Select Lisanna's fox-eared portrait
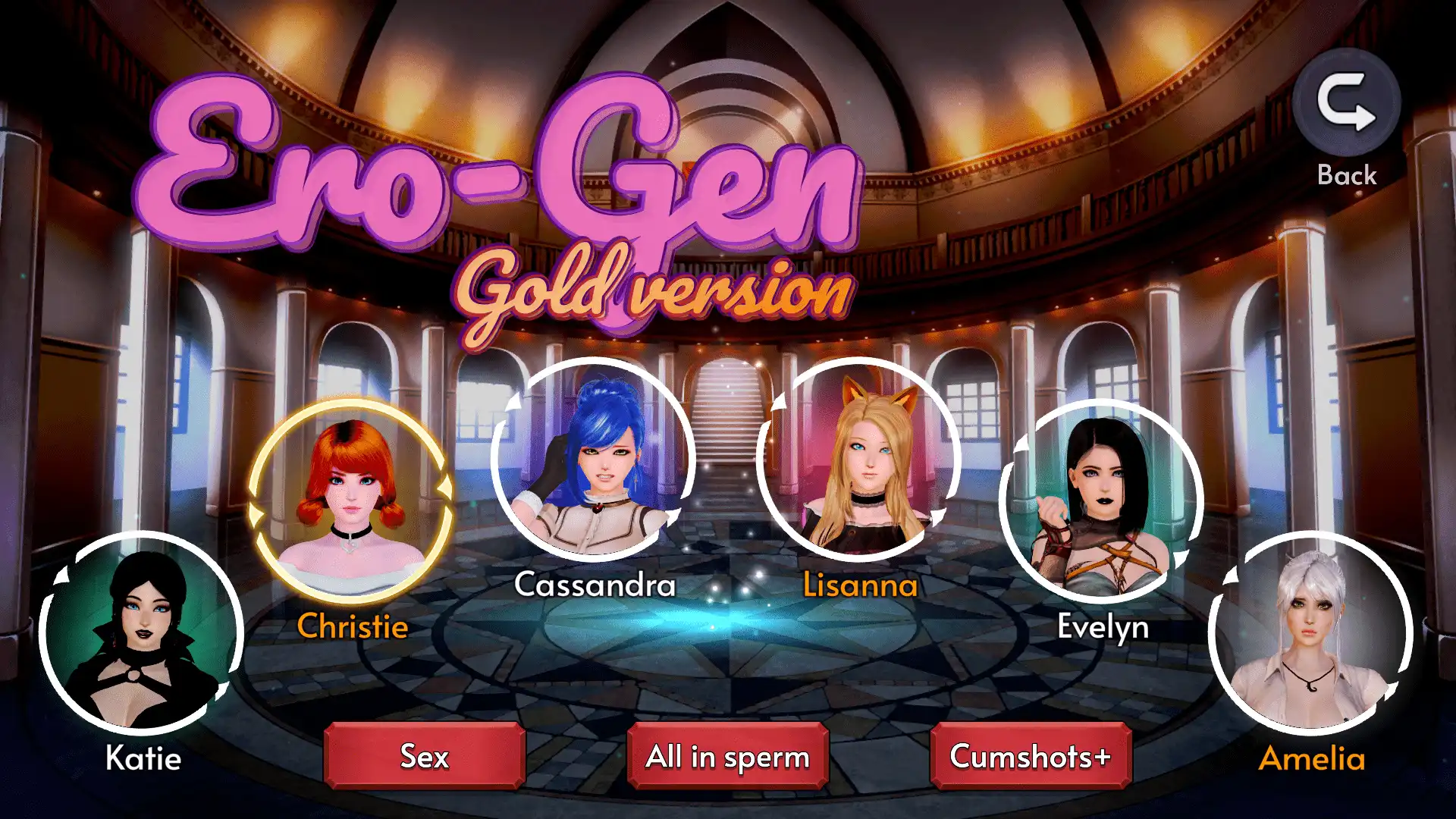The width and height of the screenshot is (1456, 819). (859, 460)
